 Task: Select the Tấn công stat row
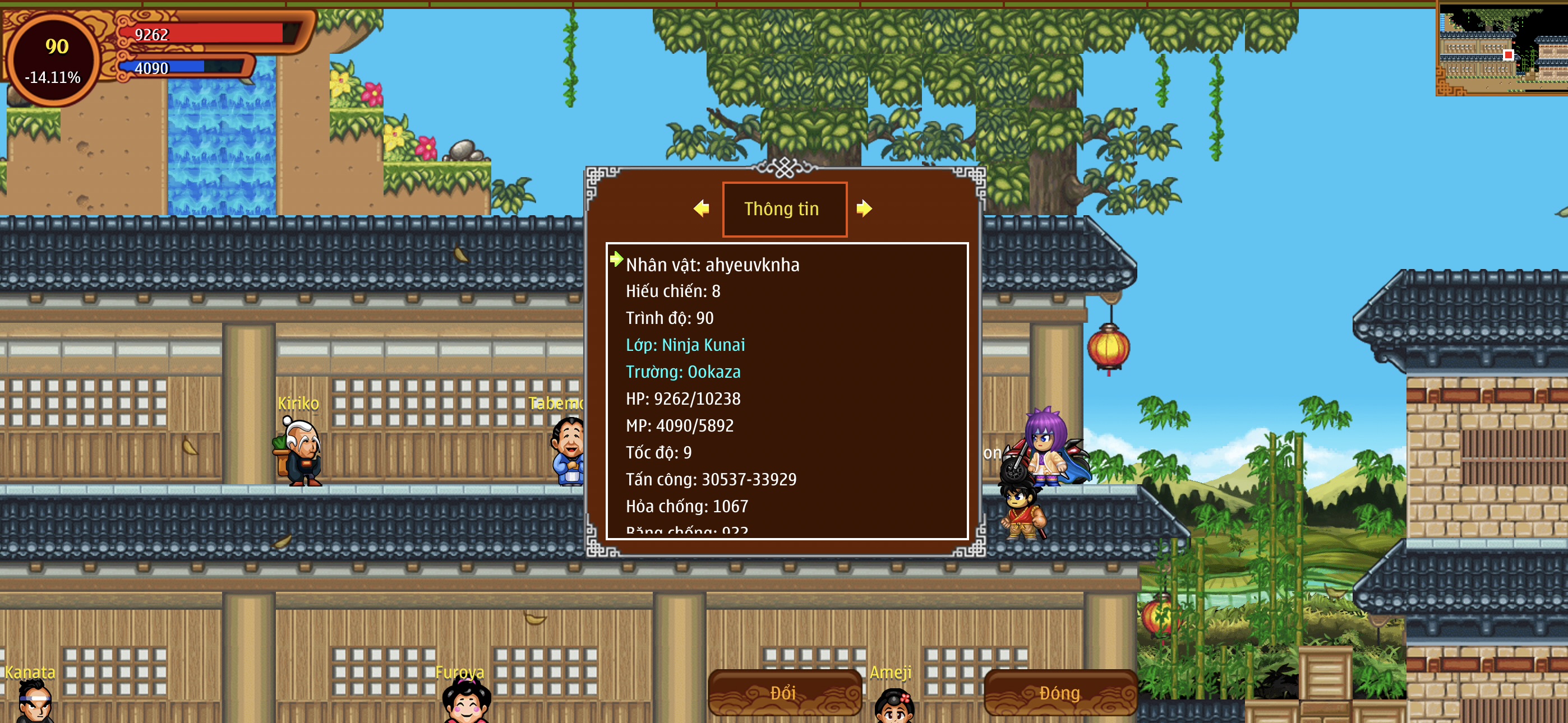pos(711,480)
